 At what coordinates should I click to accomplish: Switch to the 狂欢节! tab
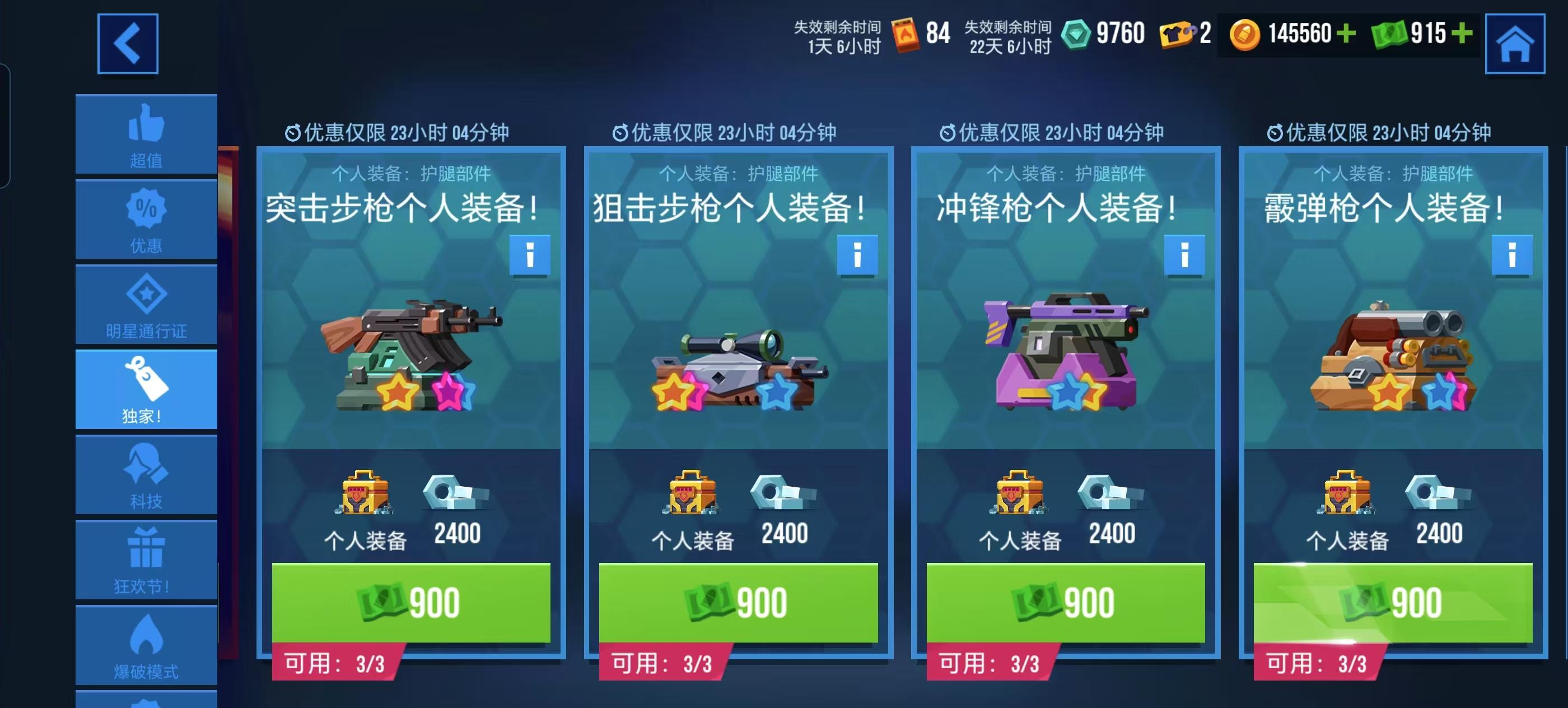(x=146, y=560)
